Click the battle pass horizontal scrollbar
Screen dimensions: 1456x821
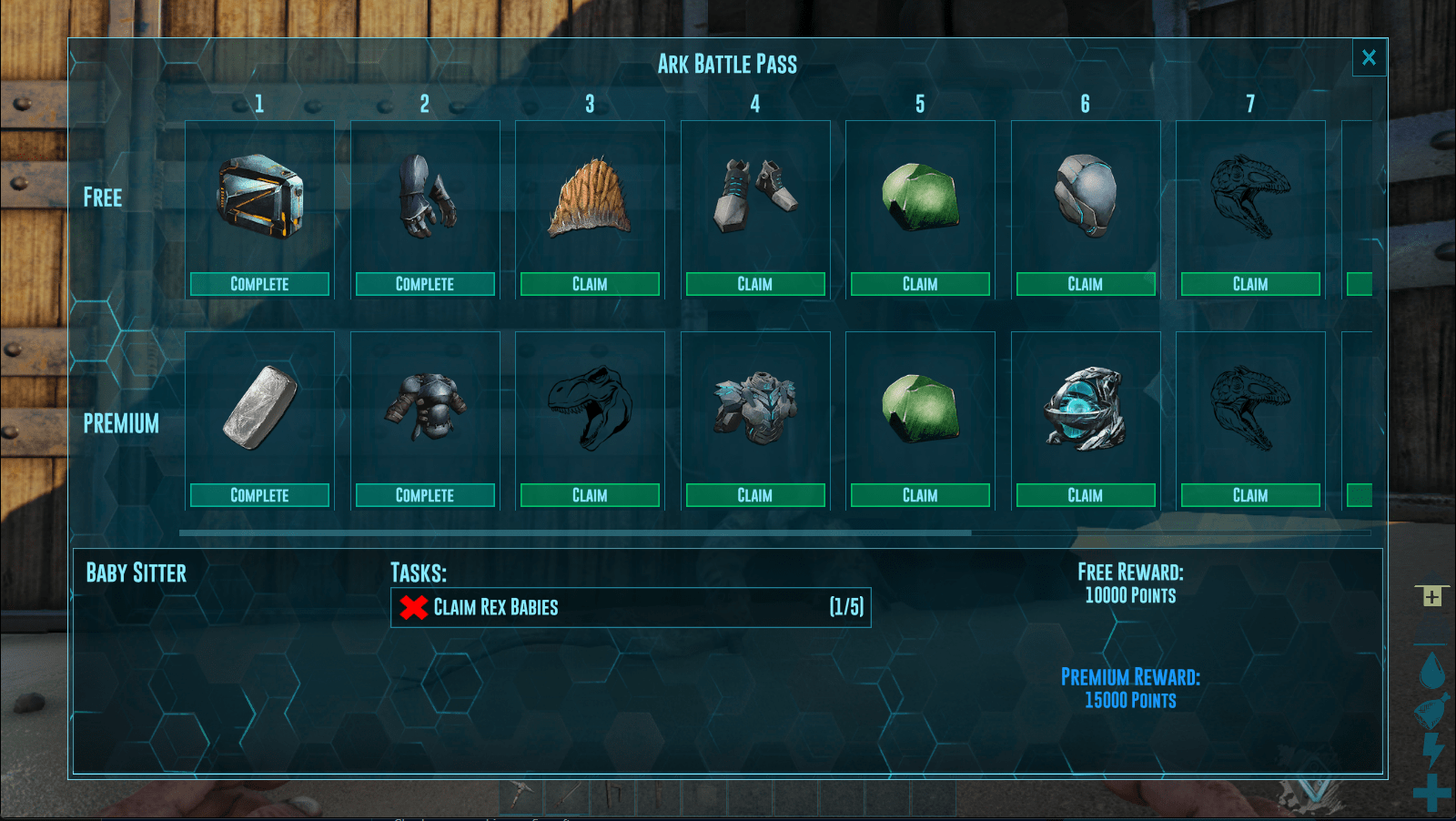[575, 532]
